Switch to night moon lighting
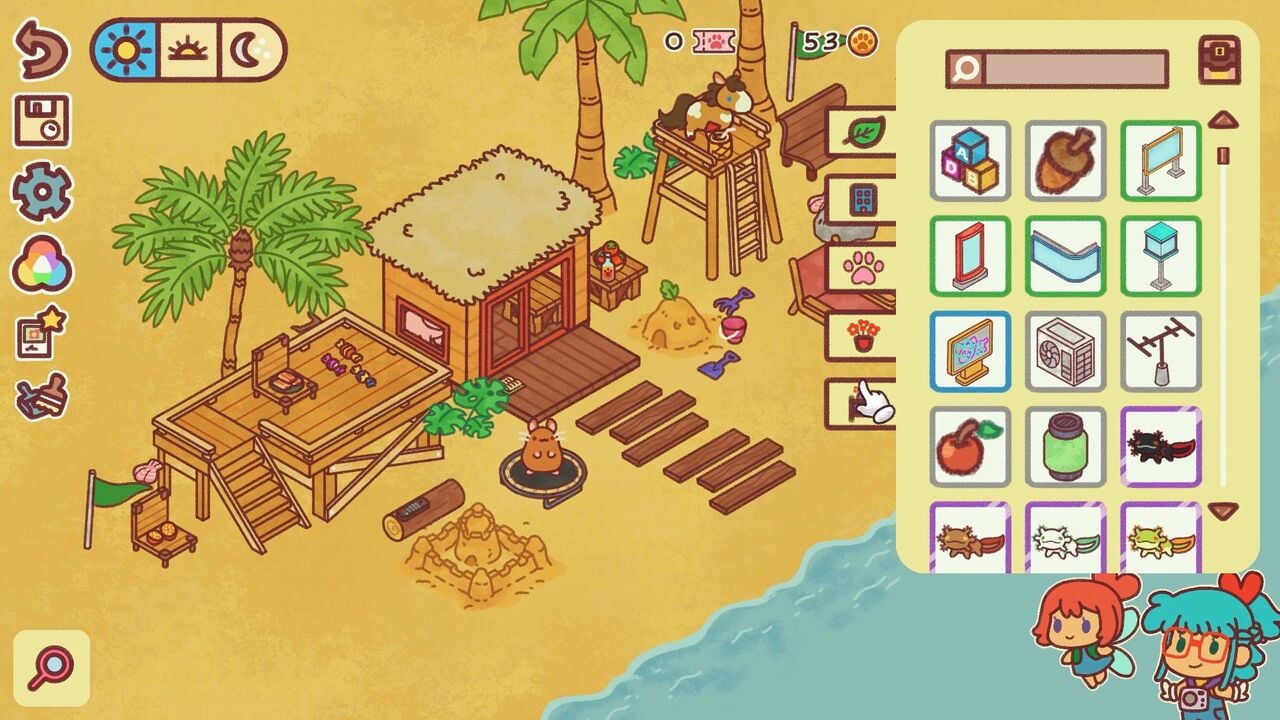The height and width of the screenshot is (720, 1280). point(247,49)
